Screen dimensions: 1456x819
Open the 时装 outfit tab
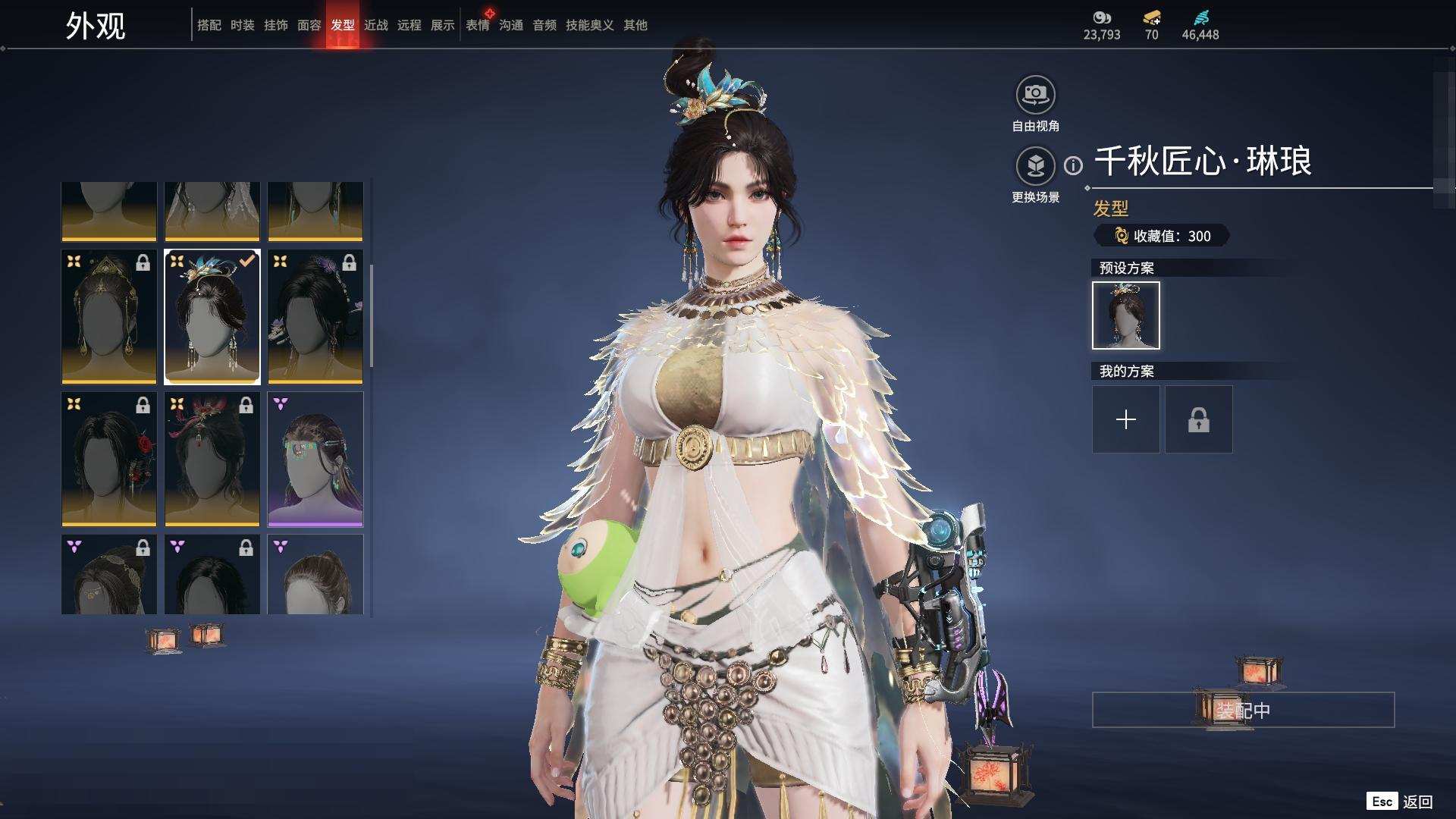[x=242, y=25]
